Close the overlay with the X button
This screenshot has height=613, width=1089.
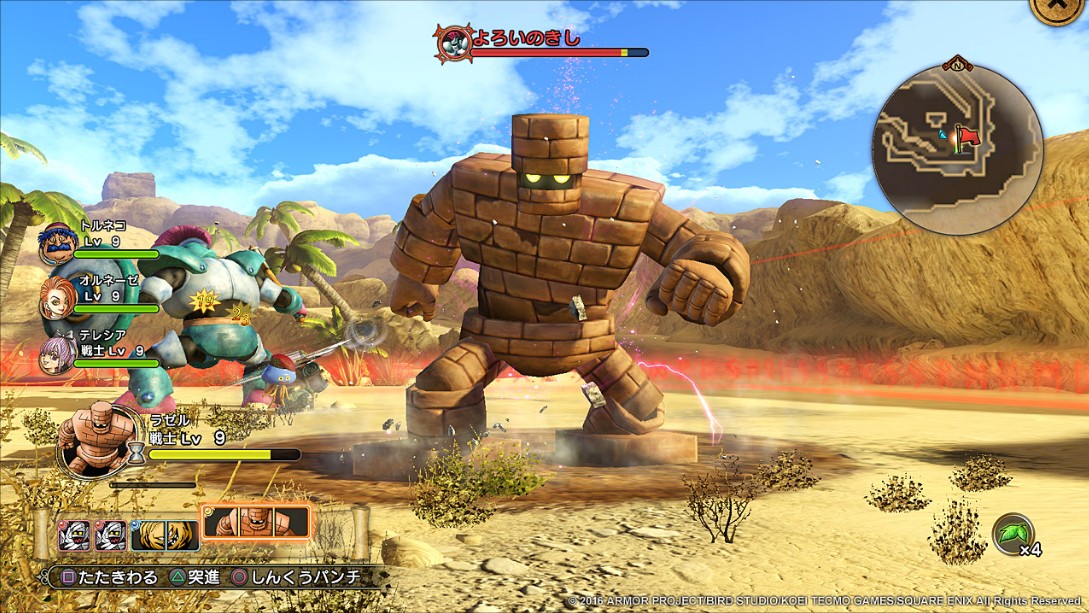[x=1058, y=8]
